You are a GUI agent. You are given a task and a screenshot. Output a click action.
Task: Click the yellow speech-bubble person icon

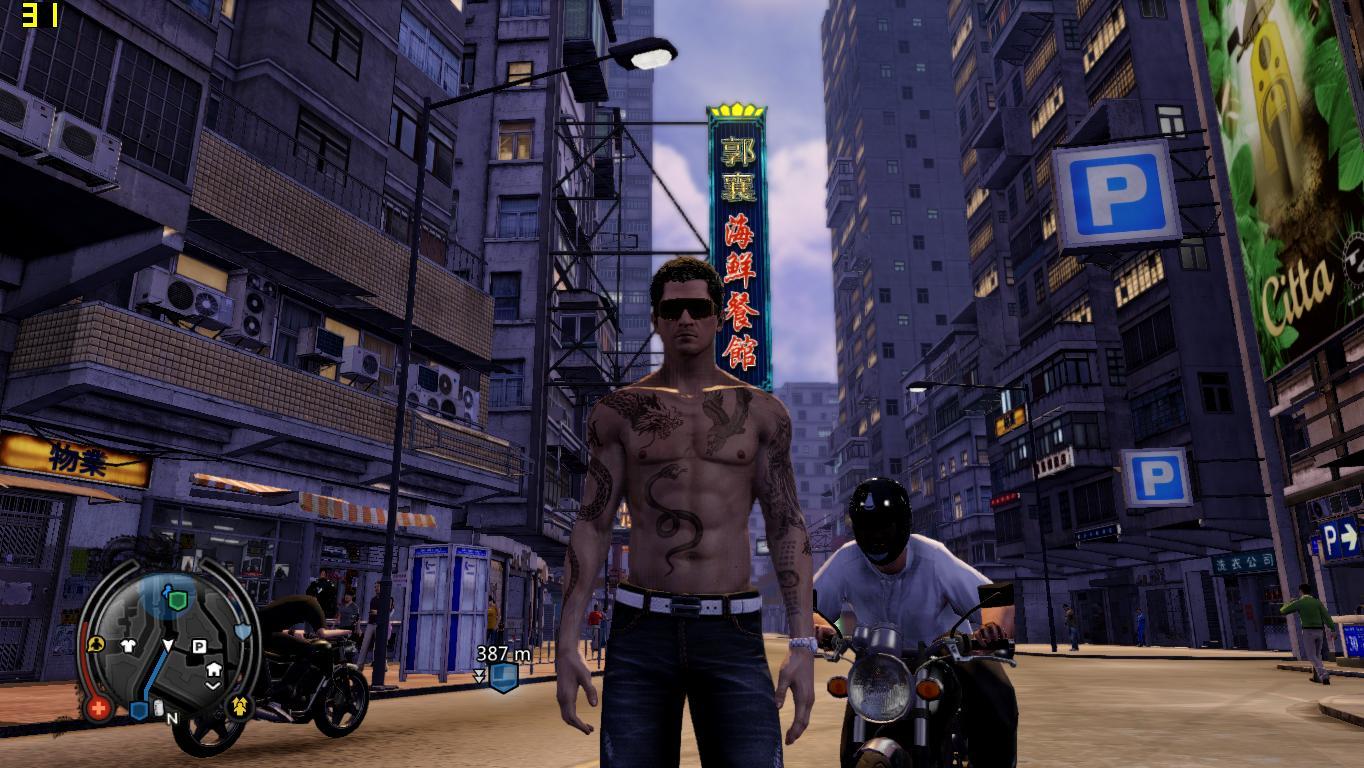pyautogui.click(x=97, y=645)
